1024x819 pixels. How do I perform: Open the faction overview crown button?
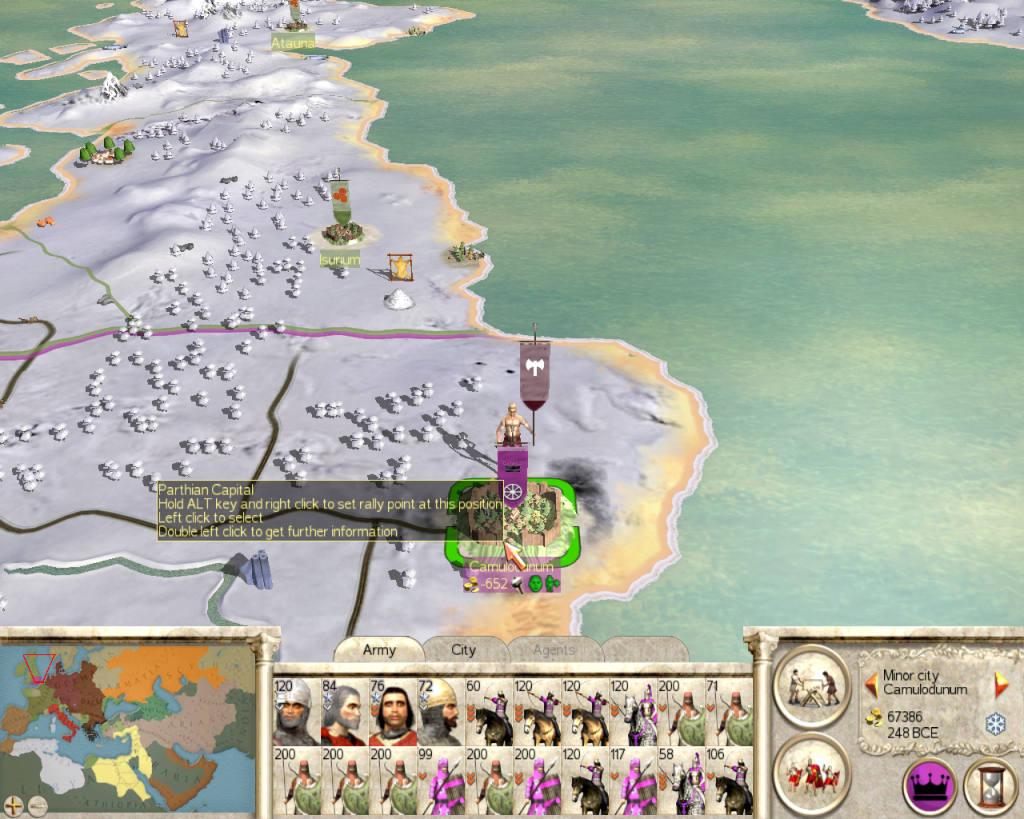coord(929,786)
